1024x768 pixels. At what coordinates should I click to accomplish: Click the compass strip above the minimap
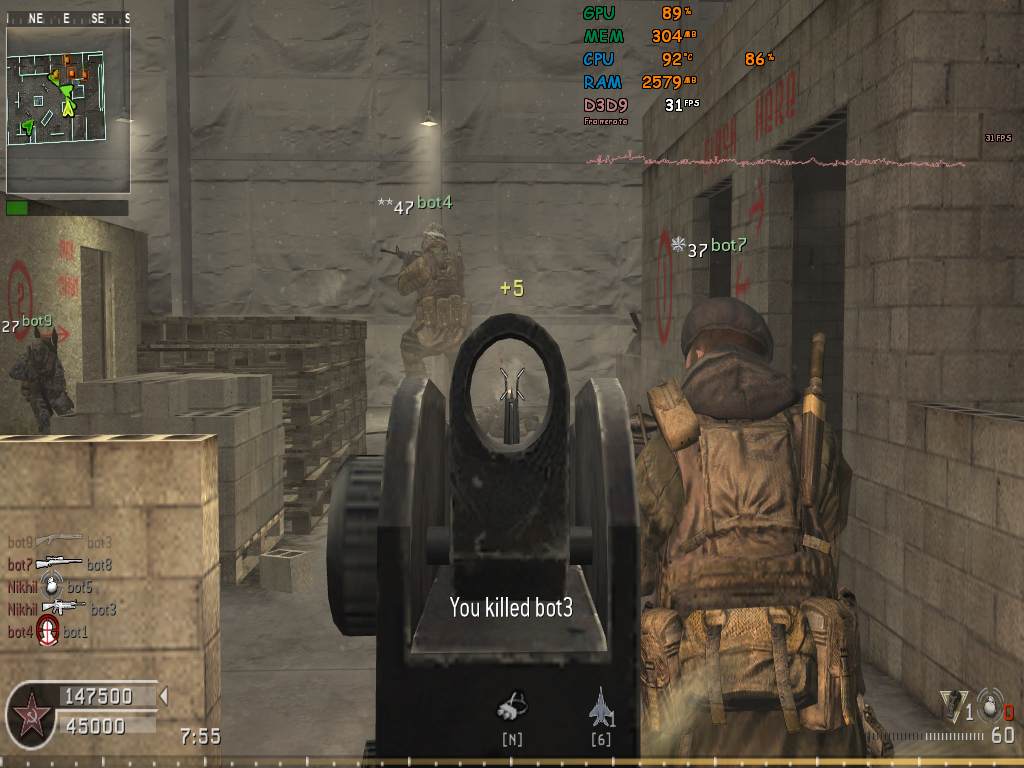pyautogui.click(x=68, y=18)
